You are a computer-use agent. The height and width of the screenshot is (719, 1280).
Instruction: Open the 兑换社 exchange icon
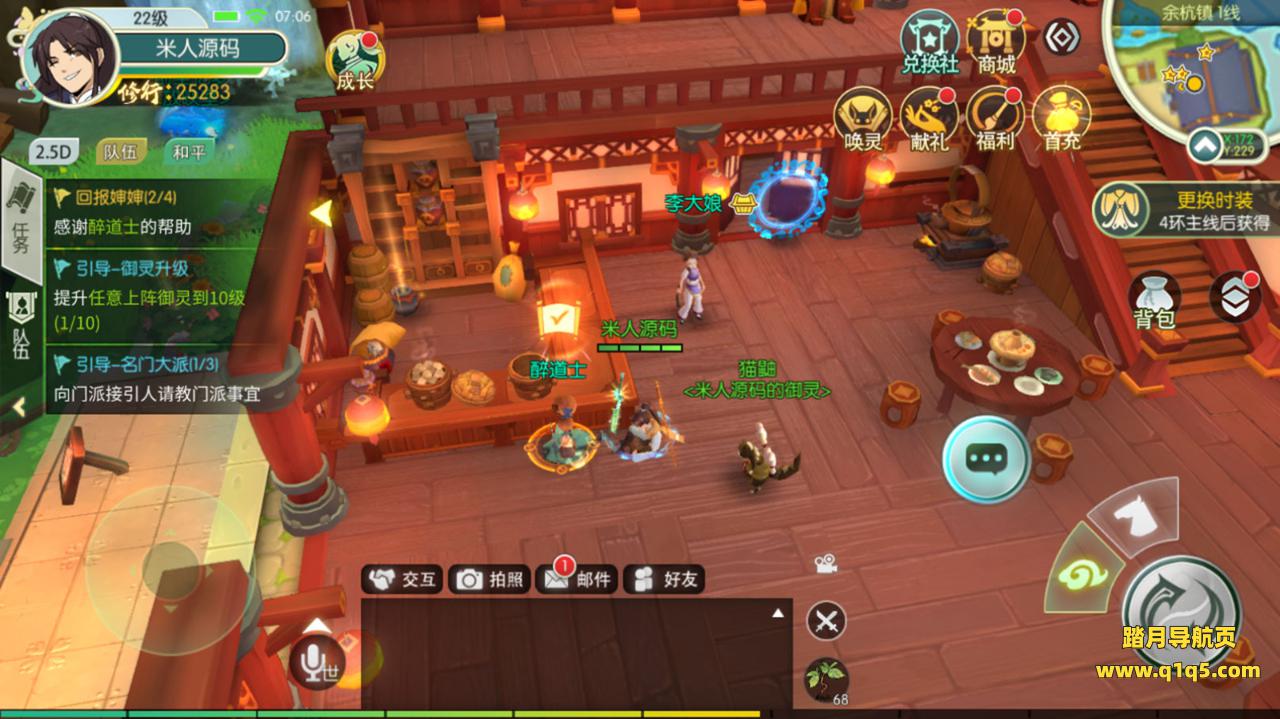coord(930,42)
